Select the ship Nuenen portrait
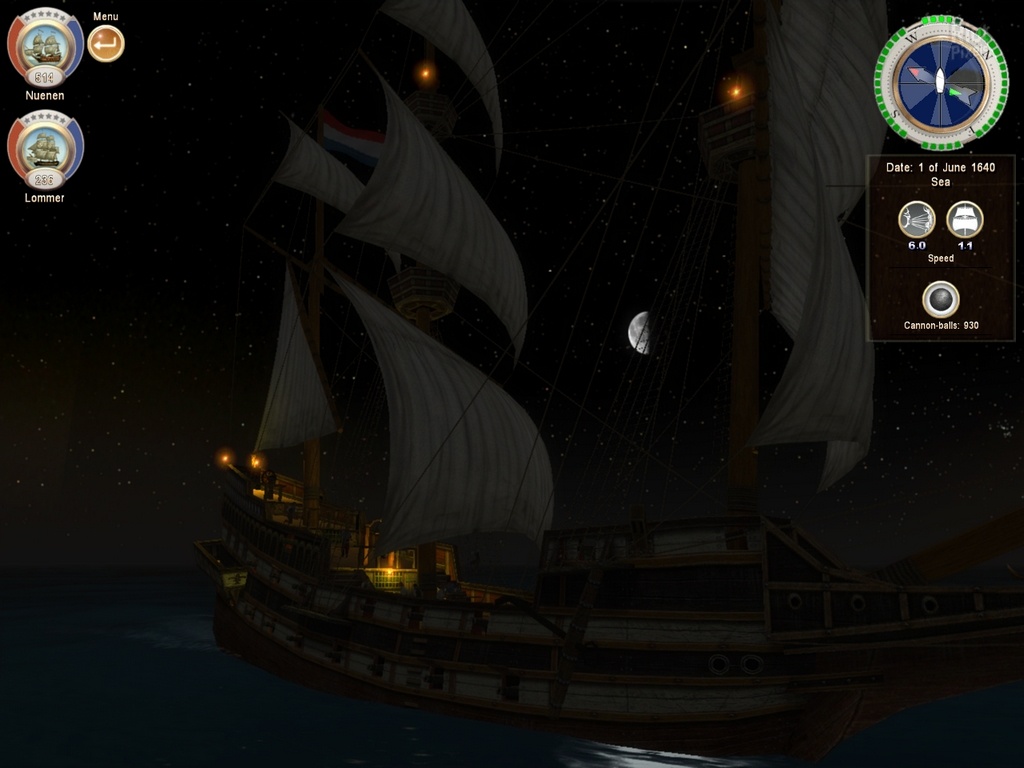The width and height of the screenshot is (1024, 768). (45, 46)
